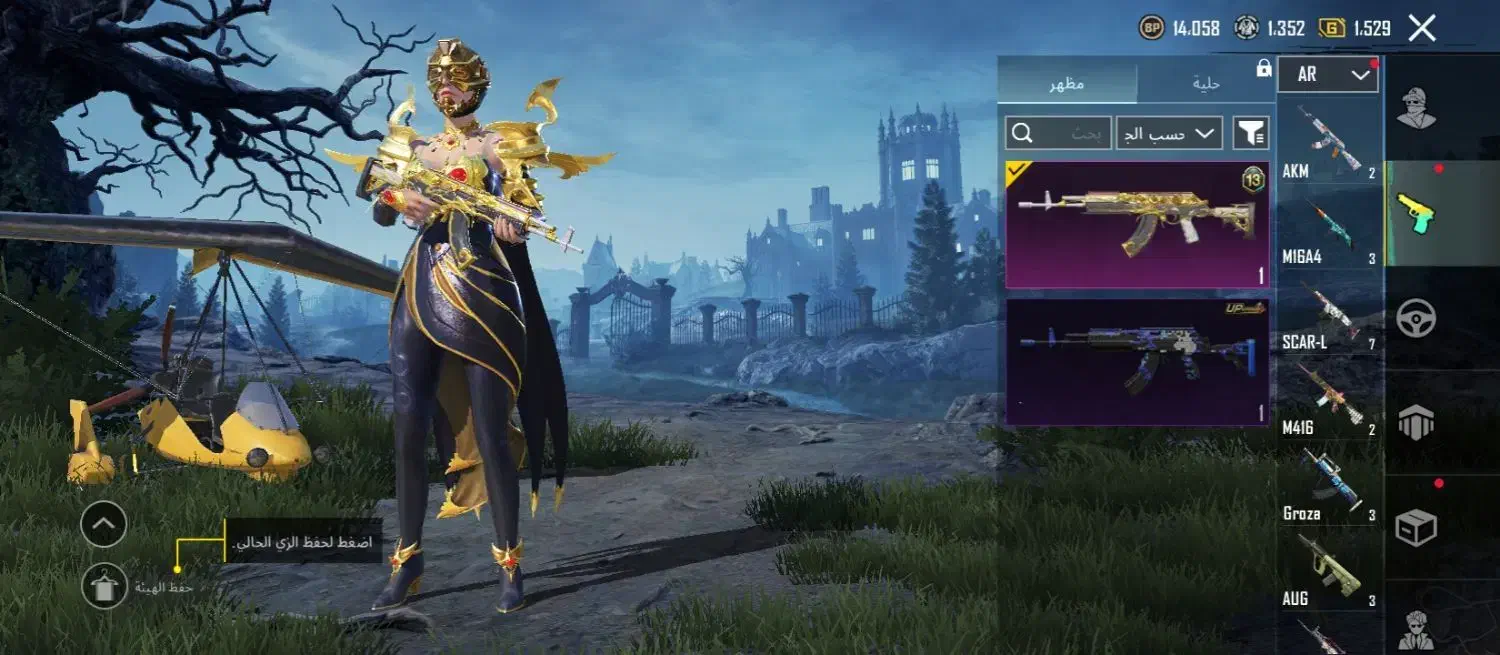Expand the up-arrow circle button

click(103, 524)
